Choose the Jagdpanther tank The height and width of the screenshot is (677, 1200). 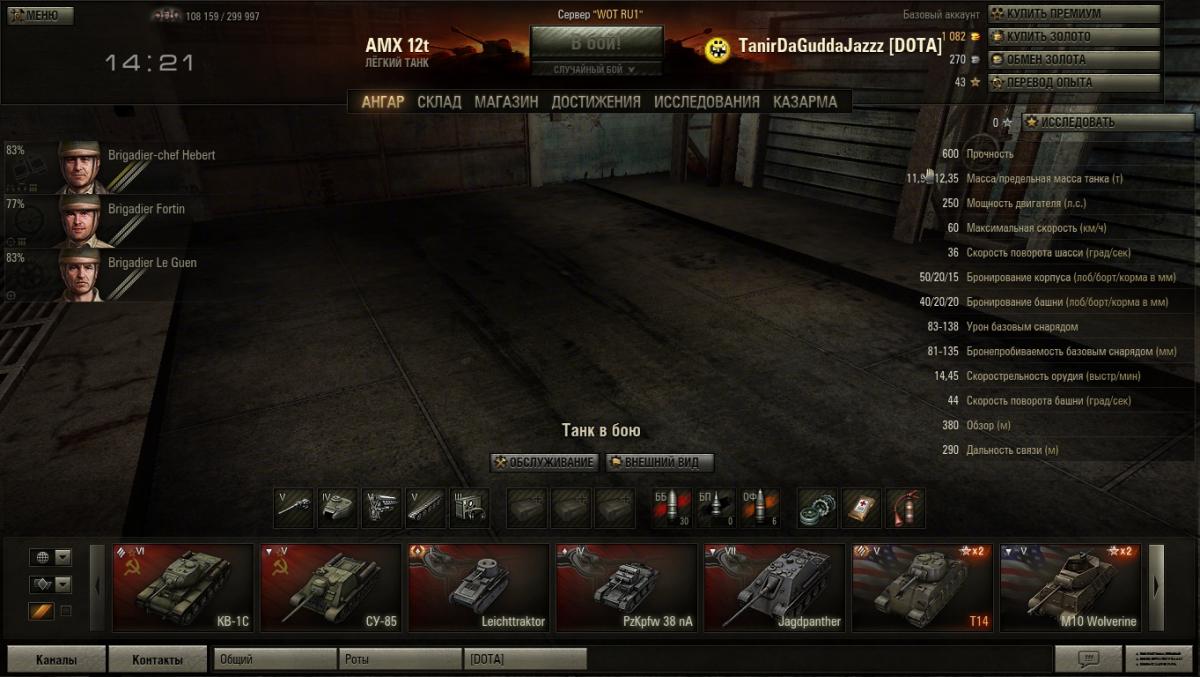pos(774,588)
